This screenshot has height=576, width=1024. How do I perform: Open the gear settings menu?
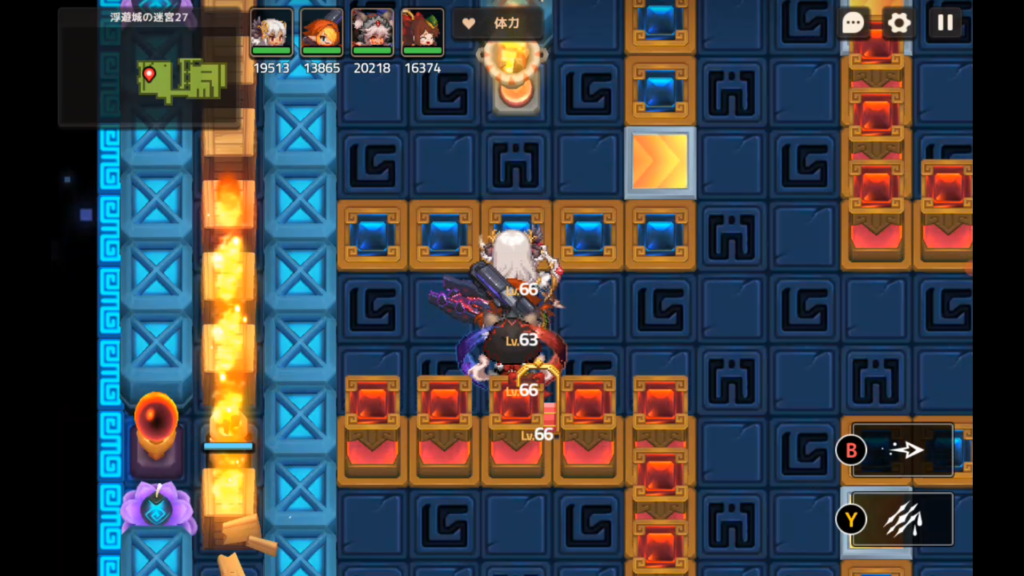(898, 24)
